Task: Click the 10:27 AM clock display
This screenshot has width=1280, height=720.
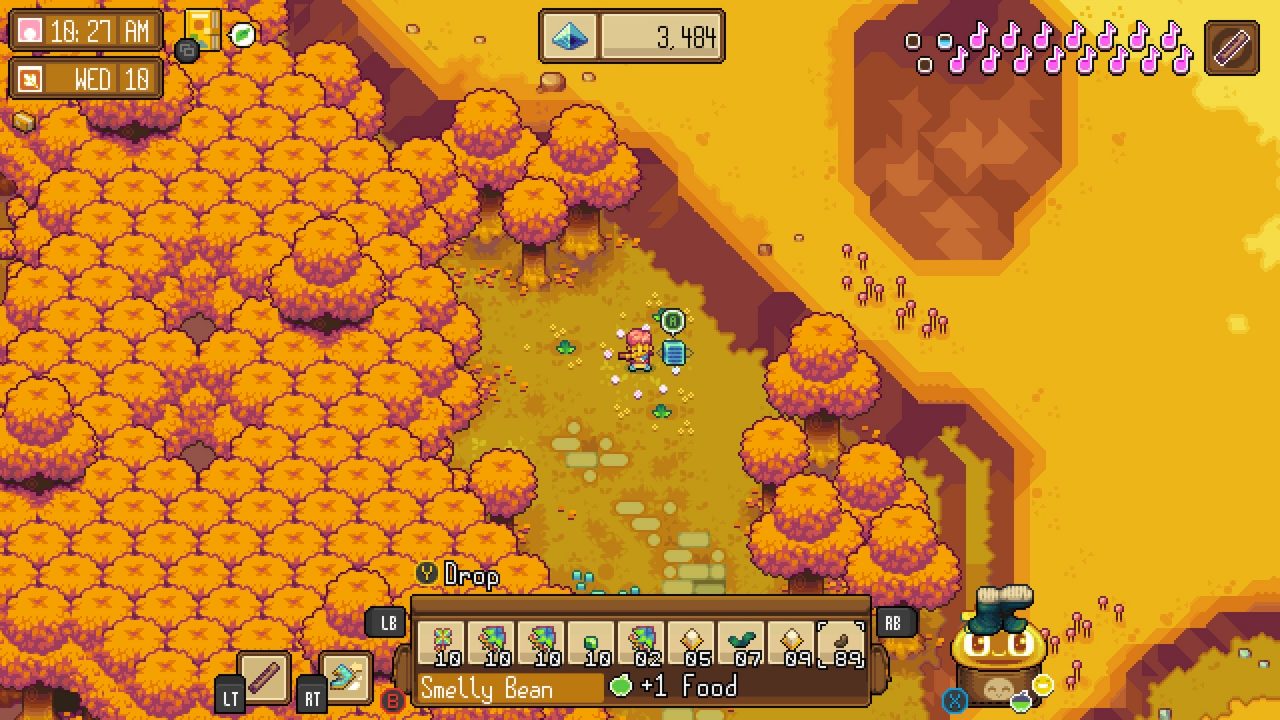Action: [87, 31]
